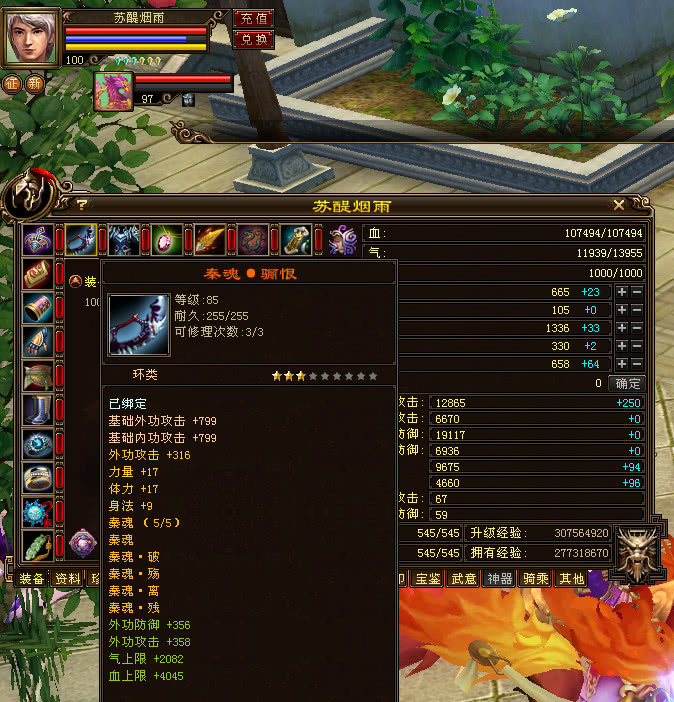This screenshot has height=702, width=674.
Task: Increase the first attribute with plus button
Action: pyautogui.click(x=622, y=292)
